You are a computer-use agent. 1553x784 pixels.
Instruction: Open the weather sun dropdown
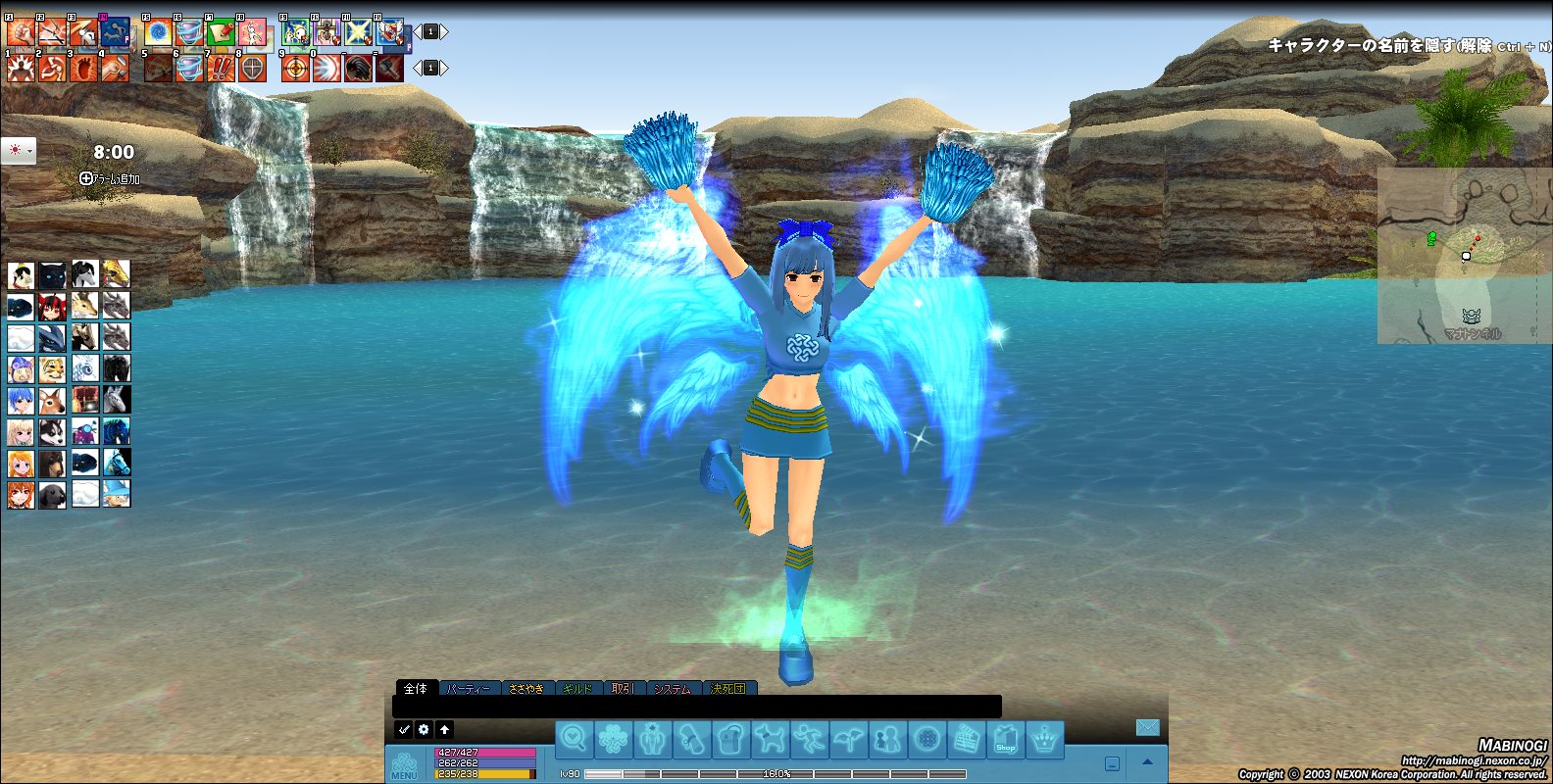19,151
